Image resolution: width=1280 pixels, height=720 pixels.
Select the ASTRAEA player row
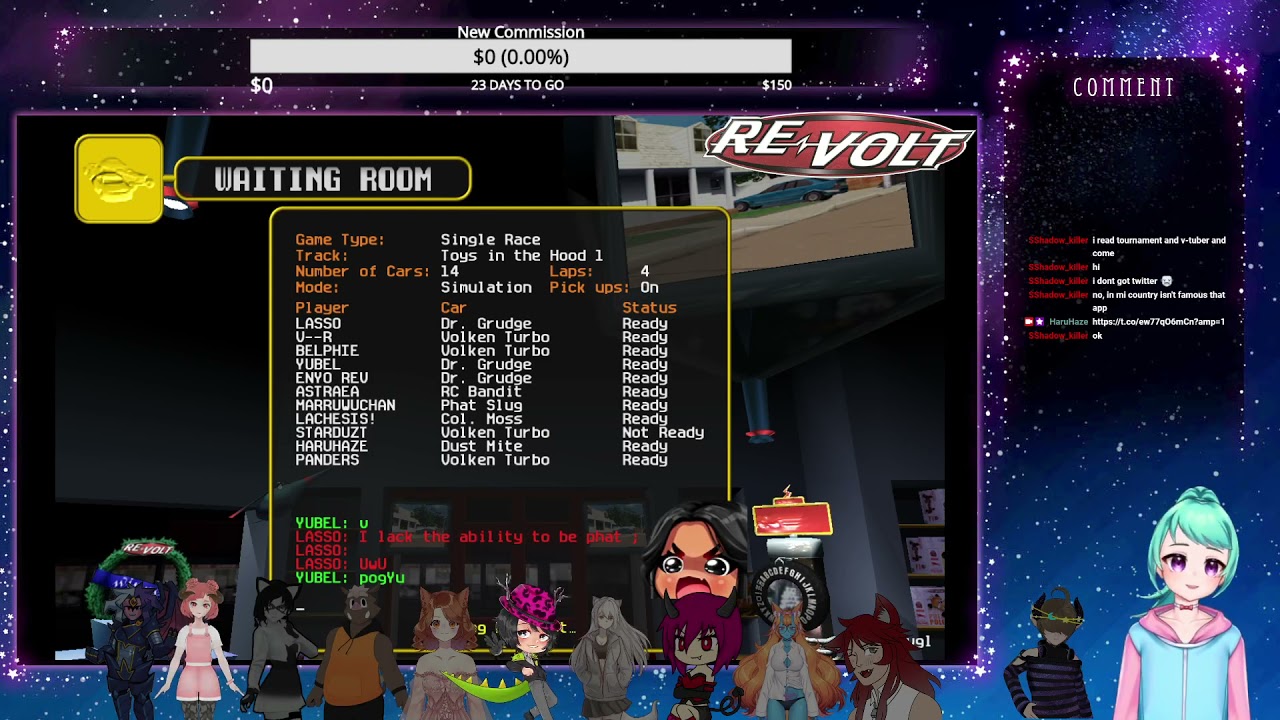(327, 392)
